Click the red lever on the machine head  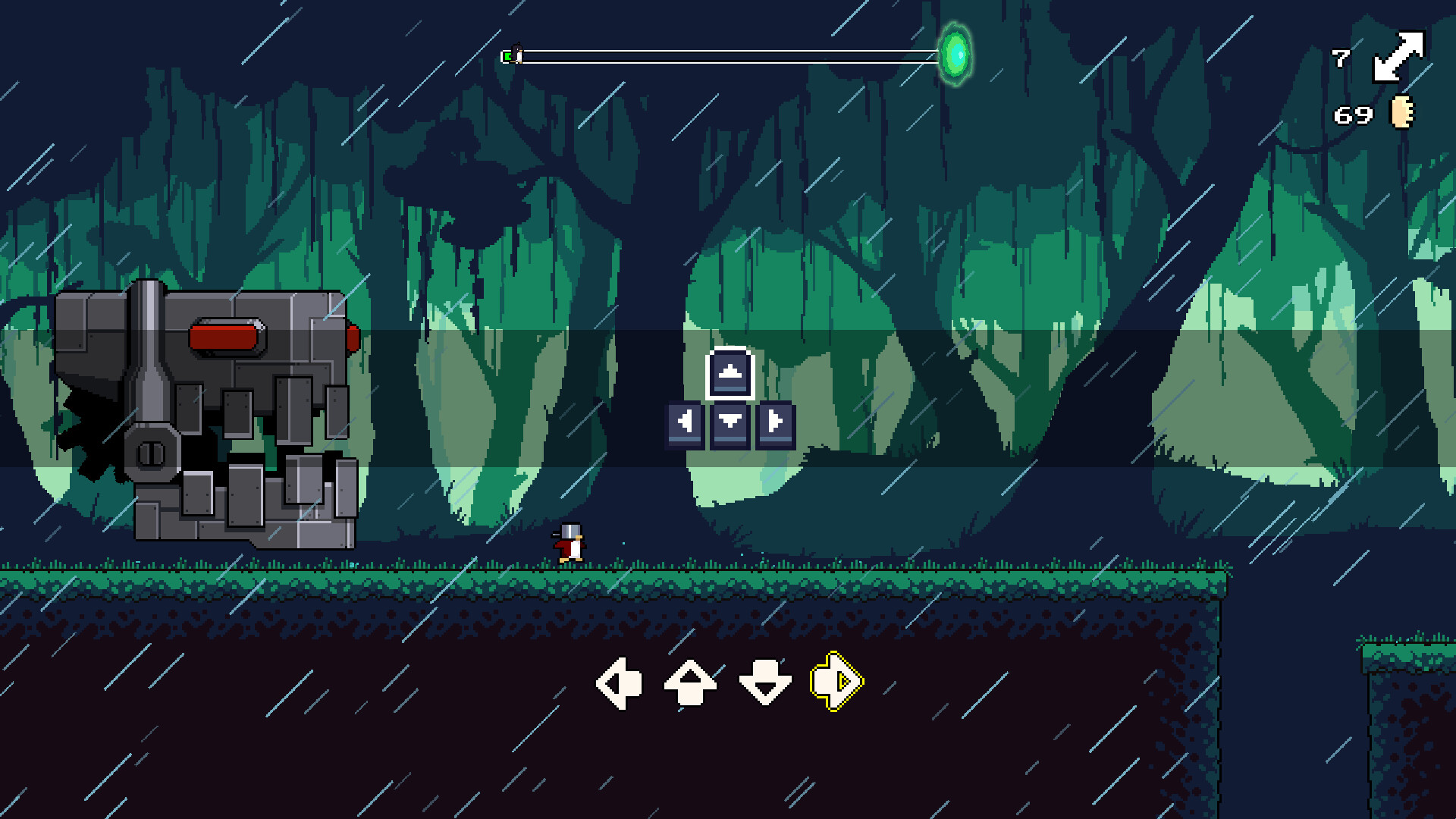click(226, 337)
